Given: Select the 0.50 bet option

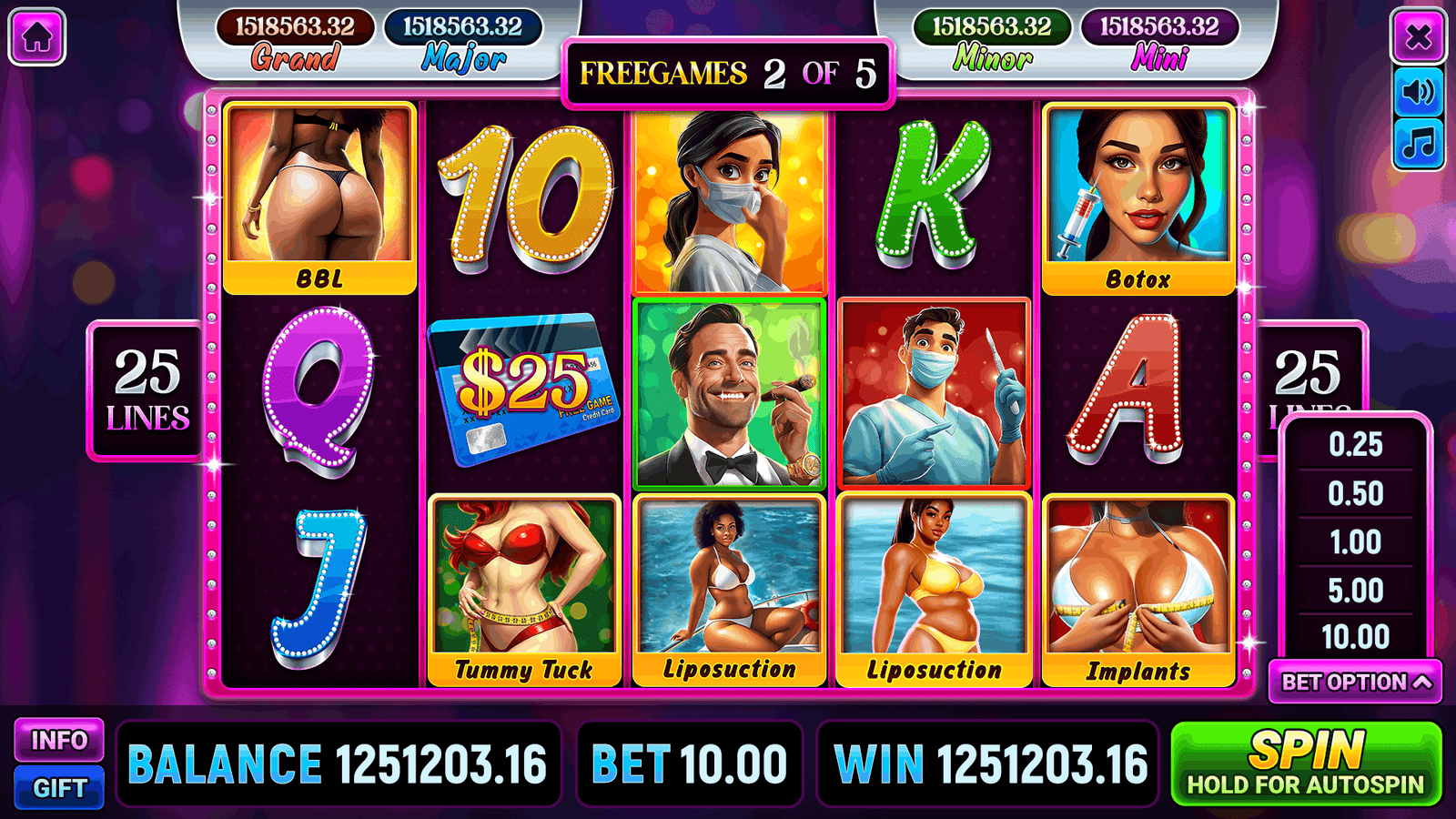Looking at the screenshot, I should (x=1355, y=494).
